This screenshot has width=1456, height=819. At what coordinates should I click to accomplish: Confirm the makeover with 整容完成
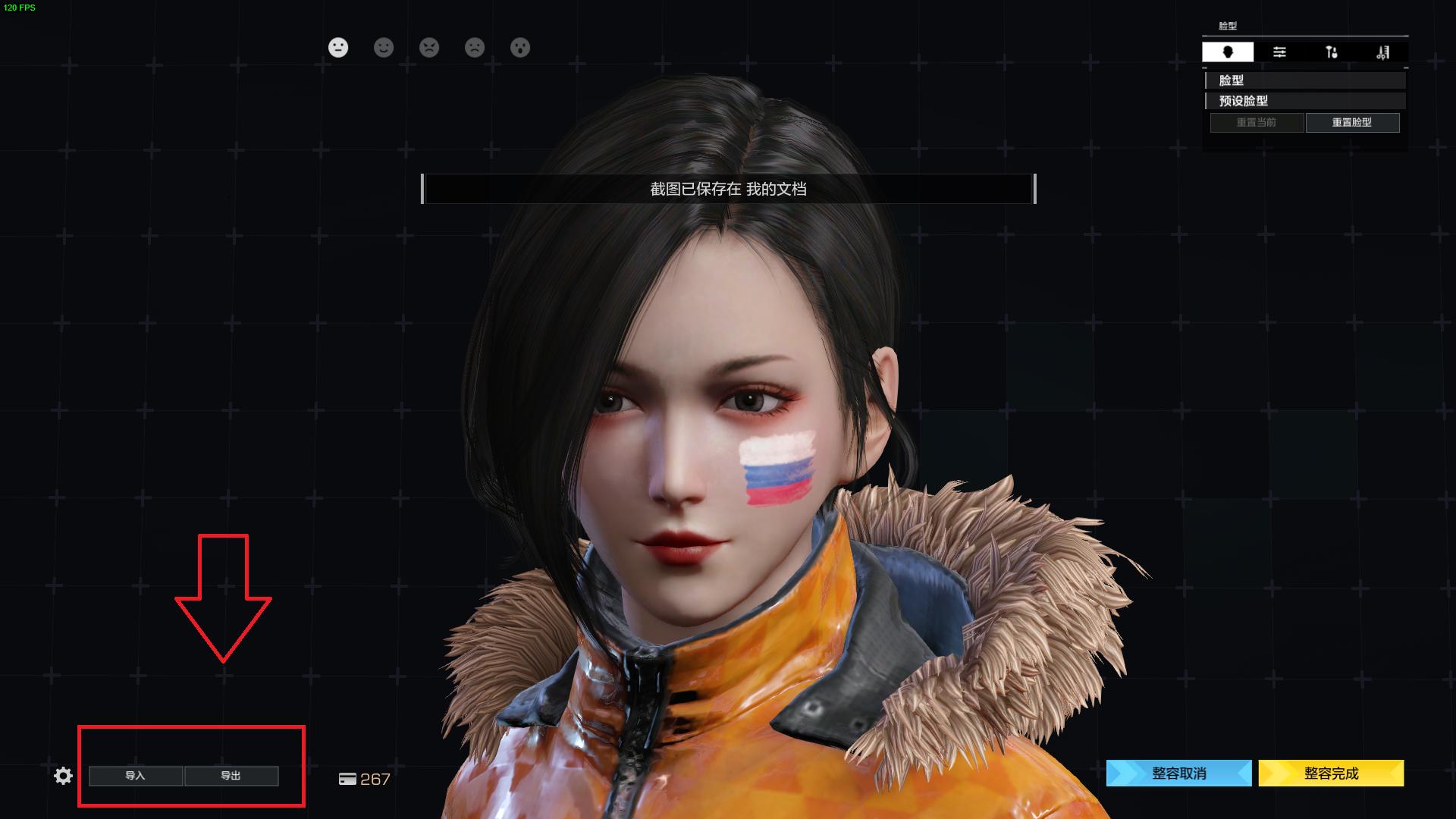point(1331,773)
